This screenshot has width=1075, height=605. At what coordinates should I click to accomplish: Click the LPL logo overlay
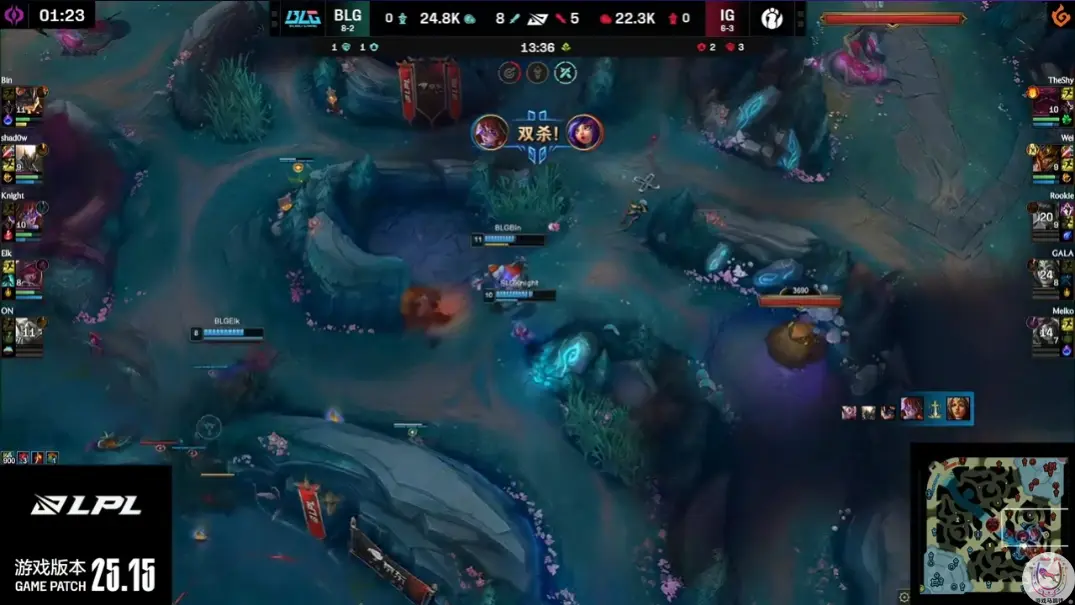coord(86,506)
